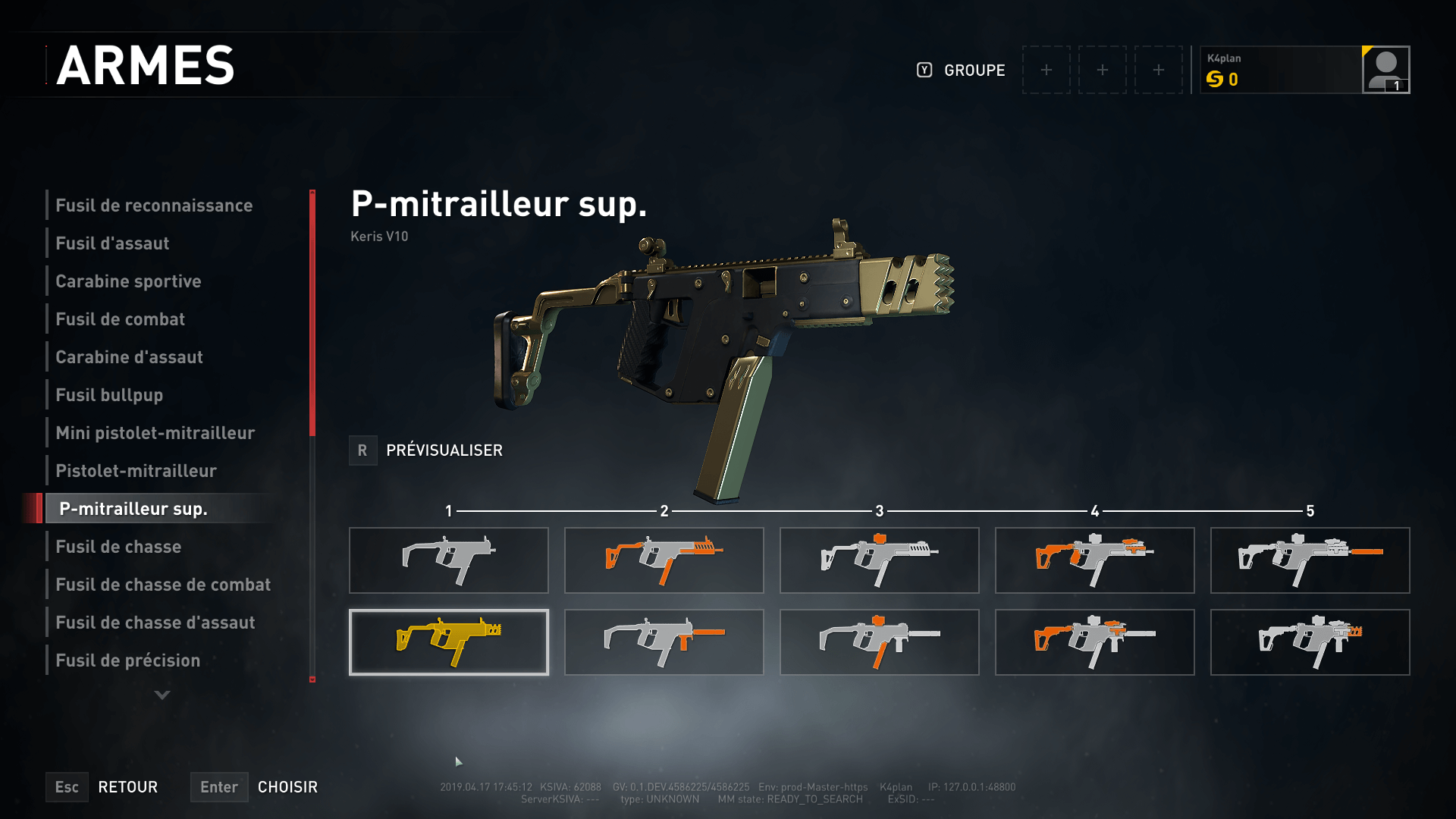The image size is (1456, 819).
Task: Open the K4plan player profile card
Action: click(x=1304, y=70)
